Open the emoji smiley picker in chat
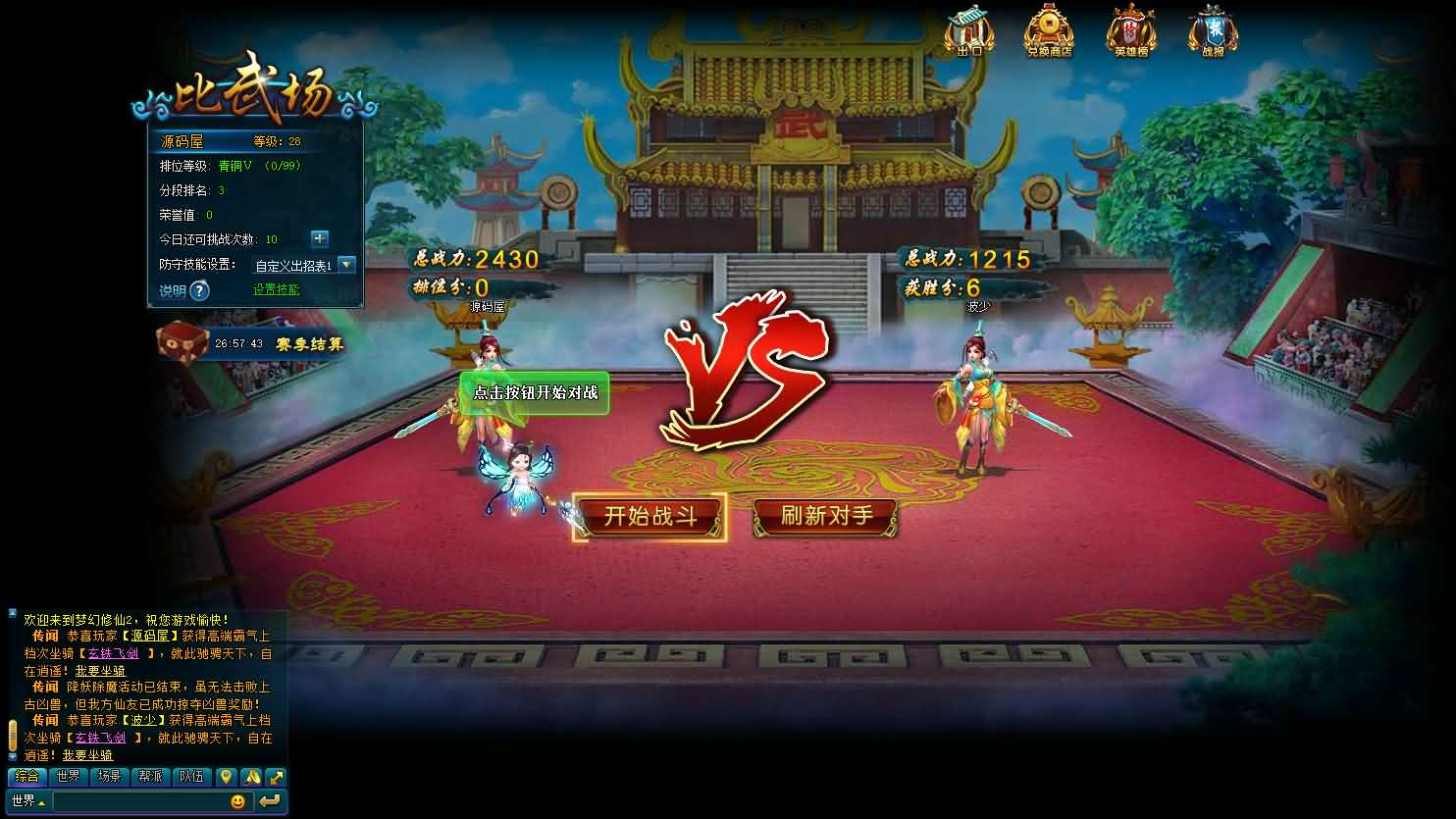Viewport: 1456px width, 819px height. (x=238, y=801)
